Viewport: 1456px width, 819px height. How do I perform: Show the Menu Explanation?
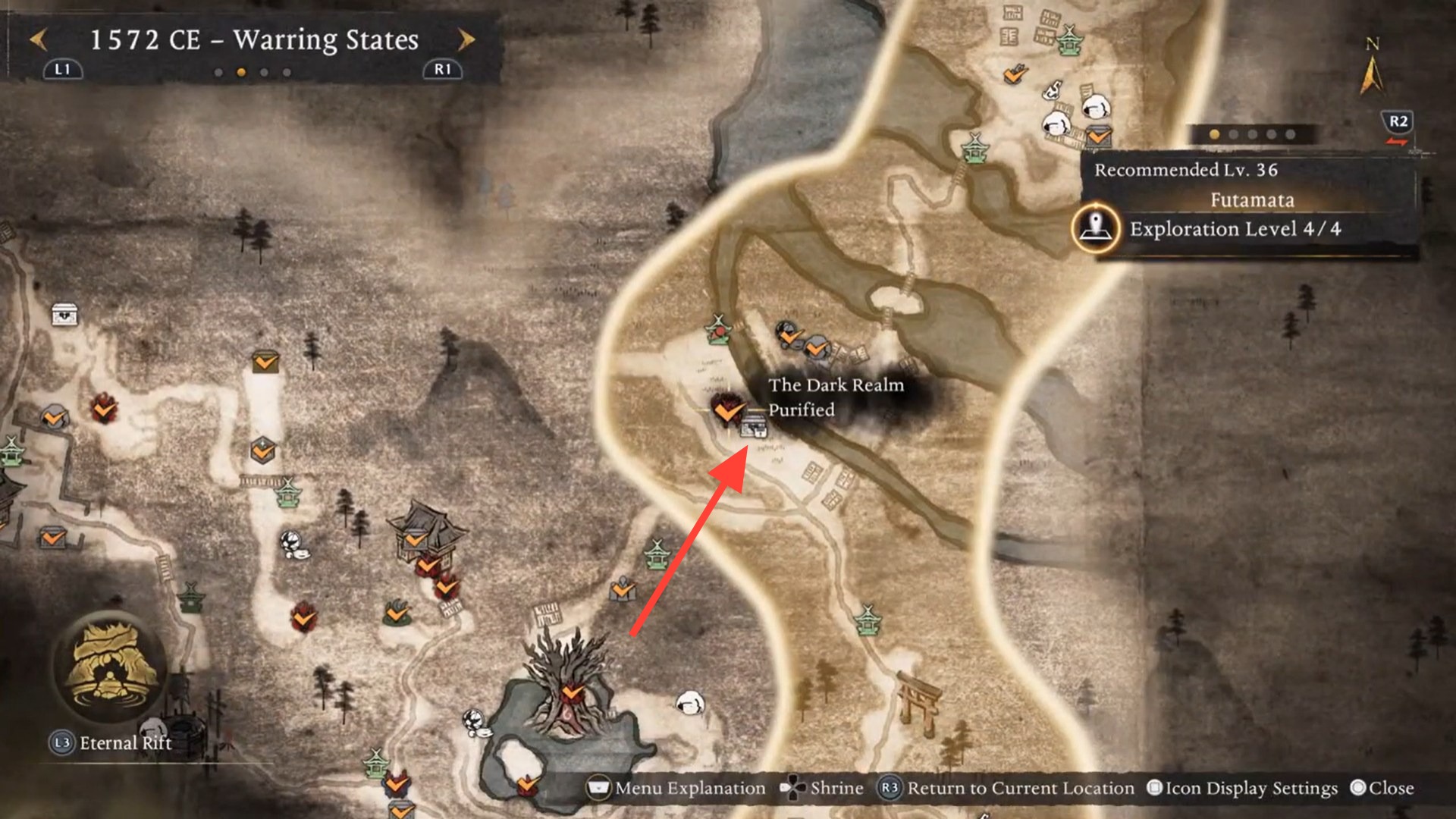tap(677, 789)
